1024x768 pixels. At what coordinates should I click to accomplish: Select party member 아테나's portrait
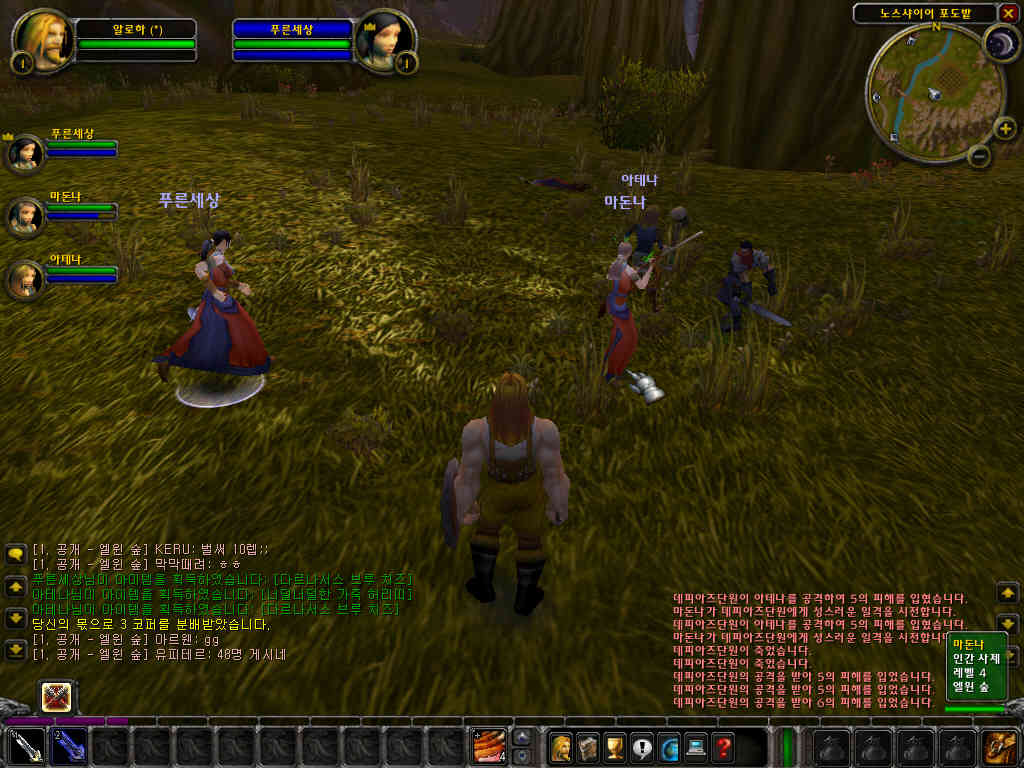(x=24, y=277)
